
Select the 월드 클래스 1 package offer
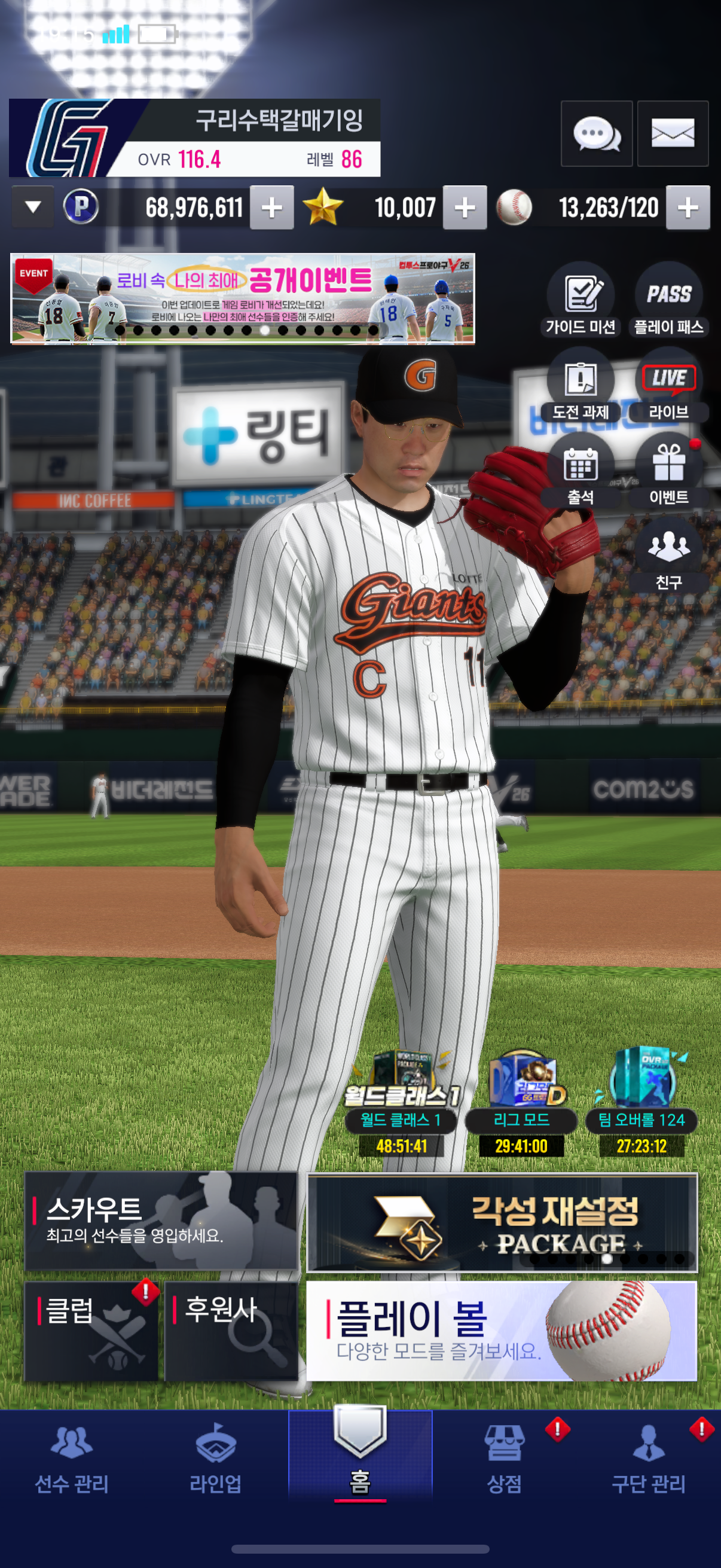click(x=401, y=1103)
